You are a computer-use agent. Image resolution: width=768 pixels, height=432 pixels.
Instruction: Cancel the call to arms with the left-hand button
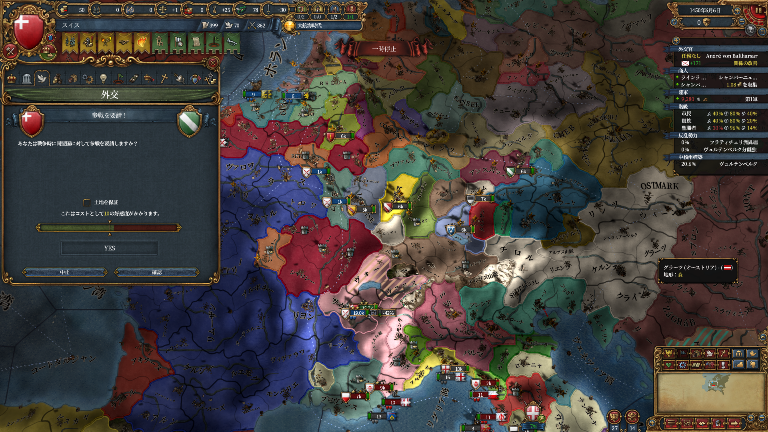point(62,271)
